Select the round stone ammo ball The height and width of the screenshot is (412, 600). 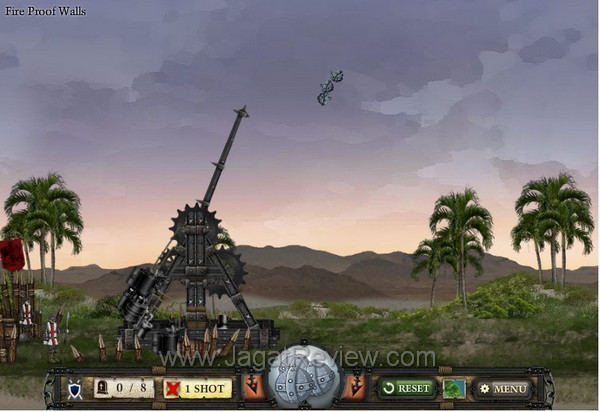pyautogui.click(x=304, y=378)
